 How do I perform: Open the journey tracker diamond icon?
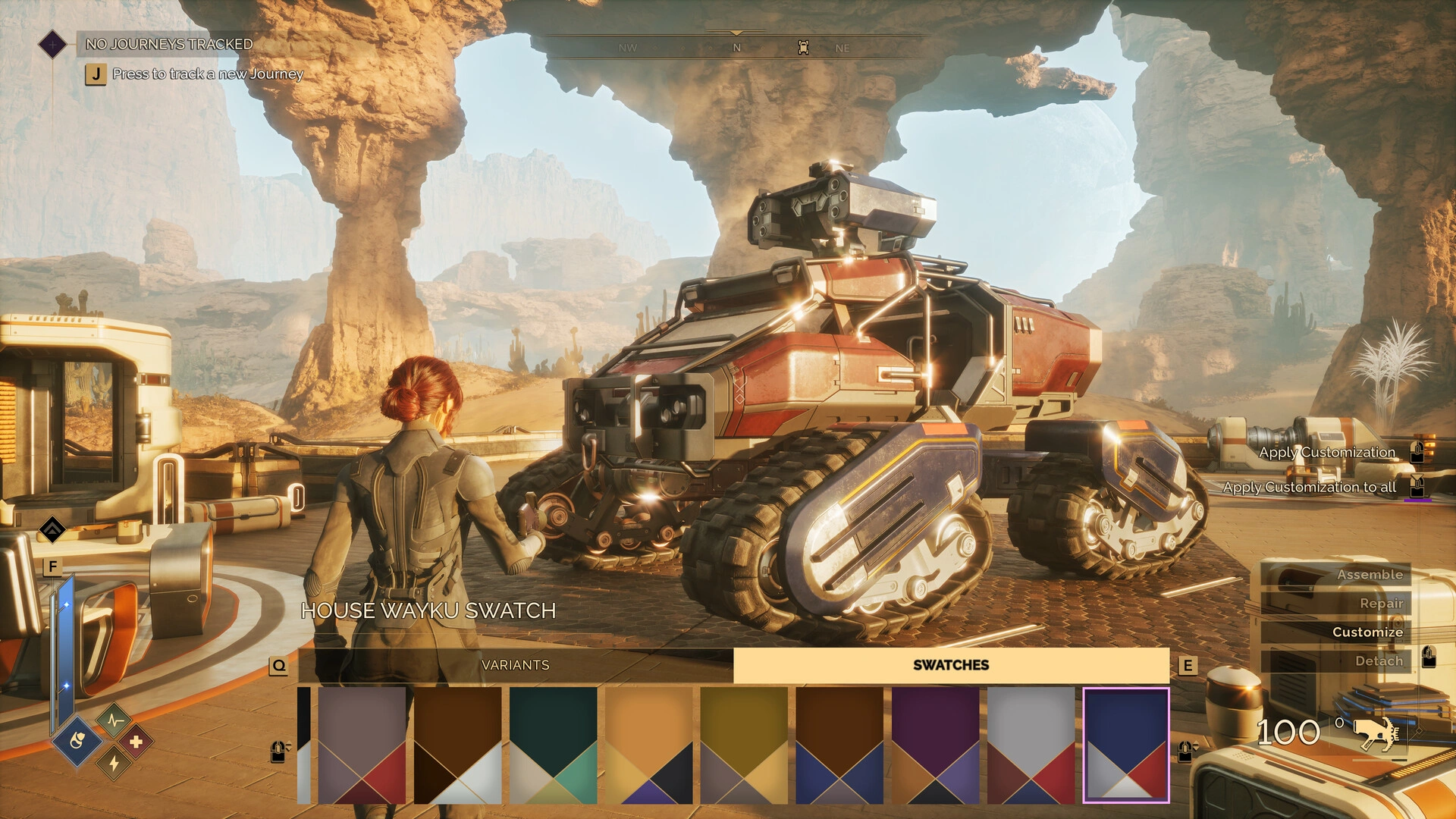point(52,45)
